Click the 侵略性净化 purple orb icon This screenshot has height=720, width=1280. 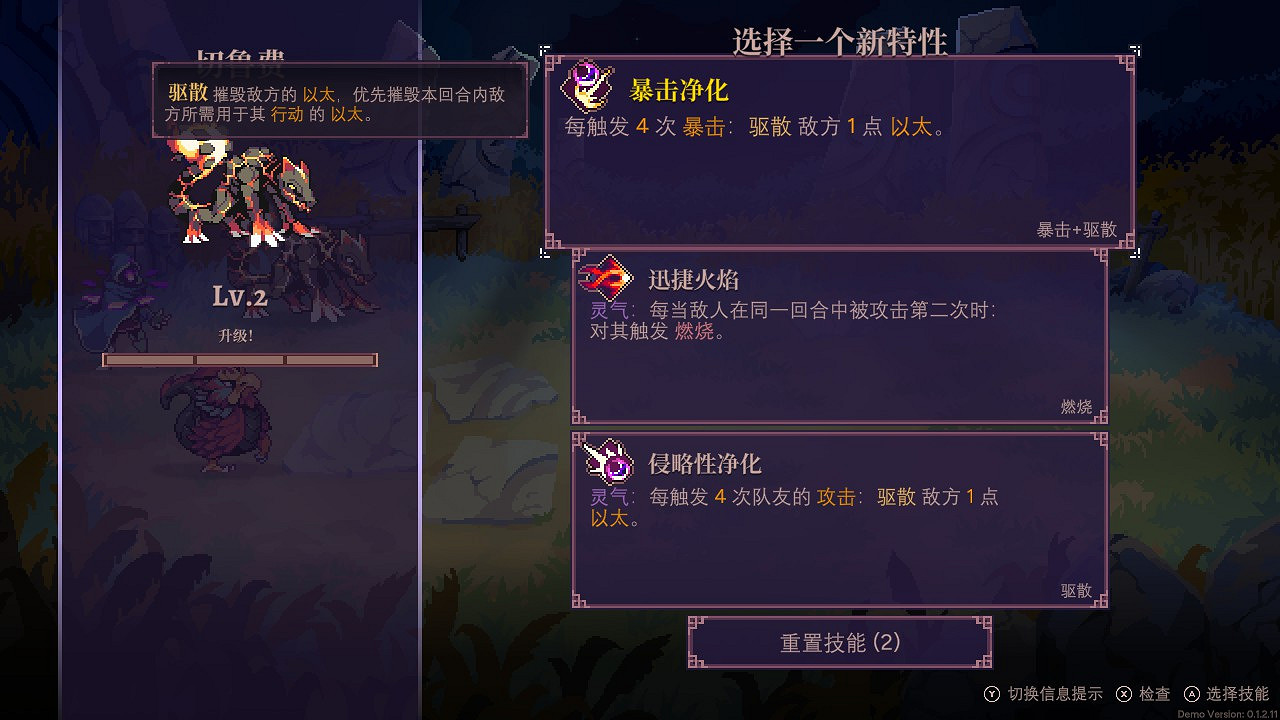[x=608, y=462]
